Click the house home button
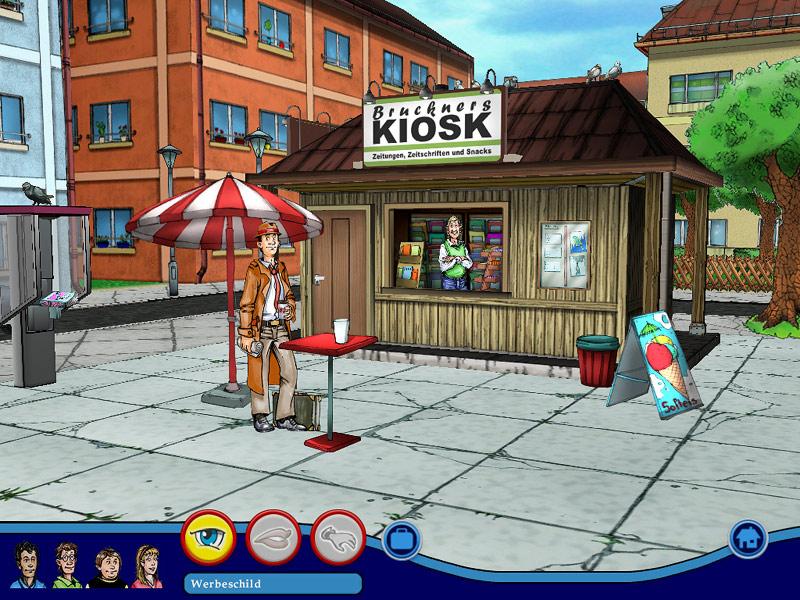Image resolution: width=800 pixels, height=600 pixels. [746, 538]
